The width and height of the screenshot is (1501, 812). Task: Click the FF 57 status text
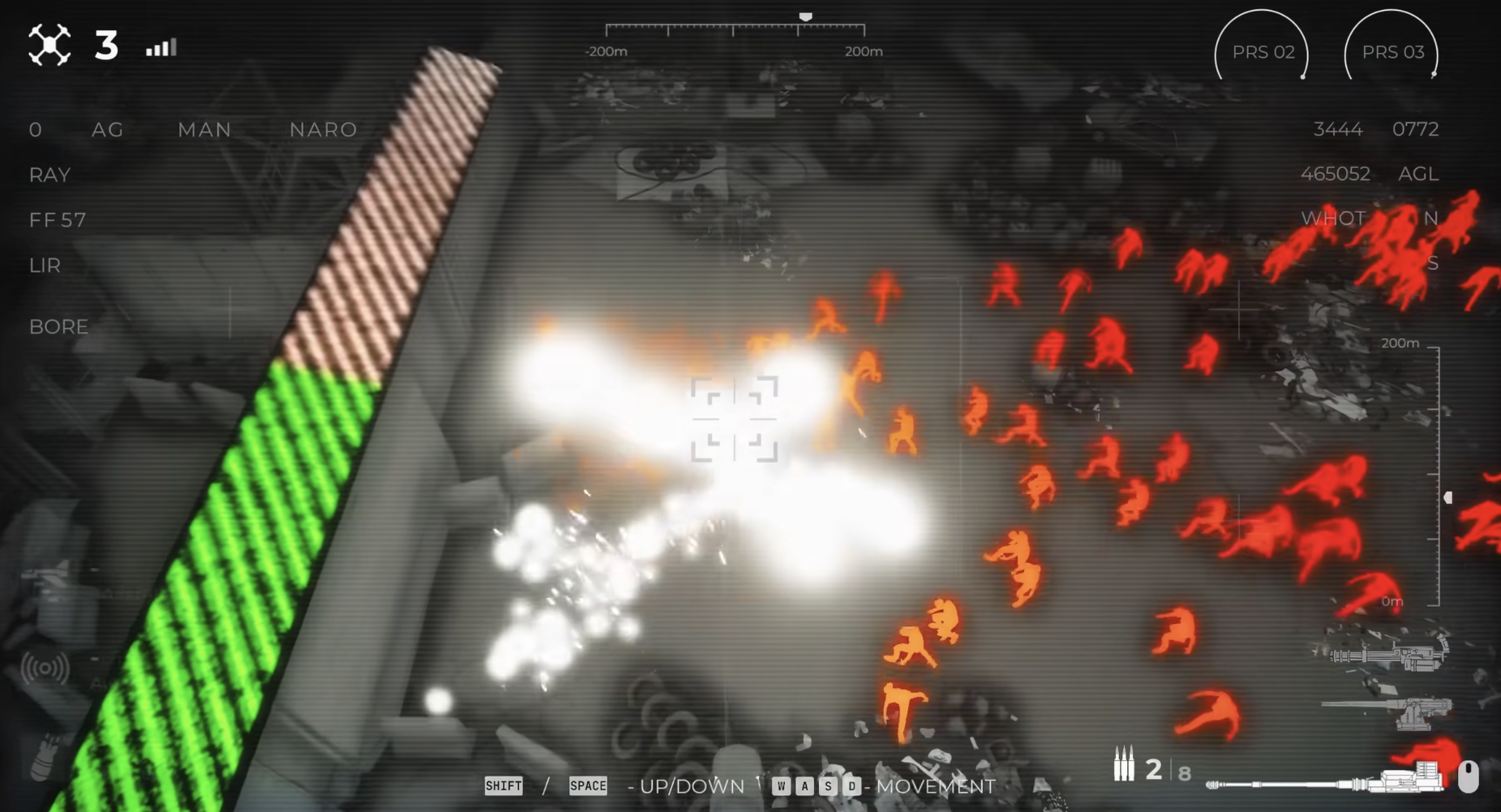[57, 220]
